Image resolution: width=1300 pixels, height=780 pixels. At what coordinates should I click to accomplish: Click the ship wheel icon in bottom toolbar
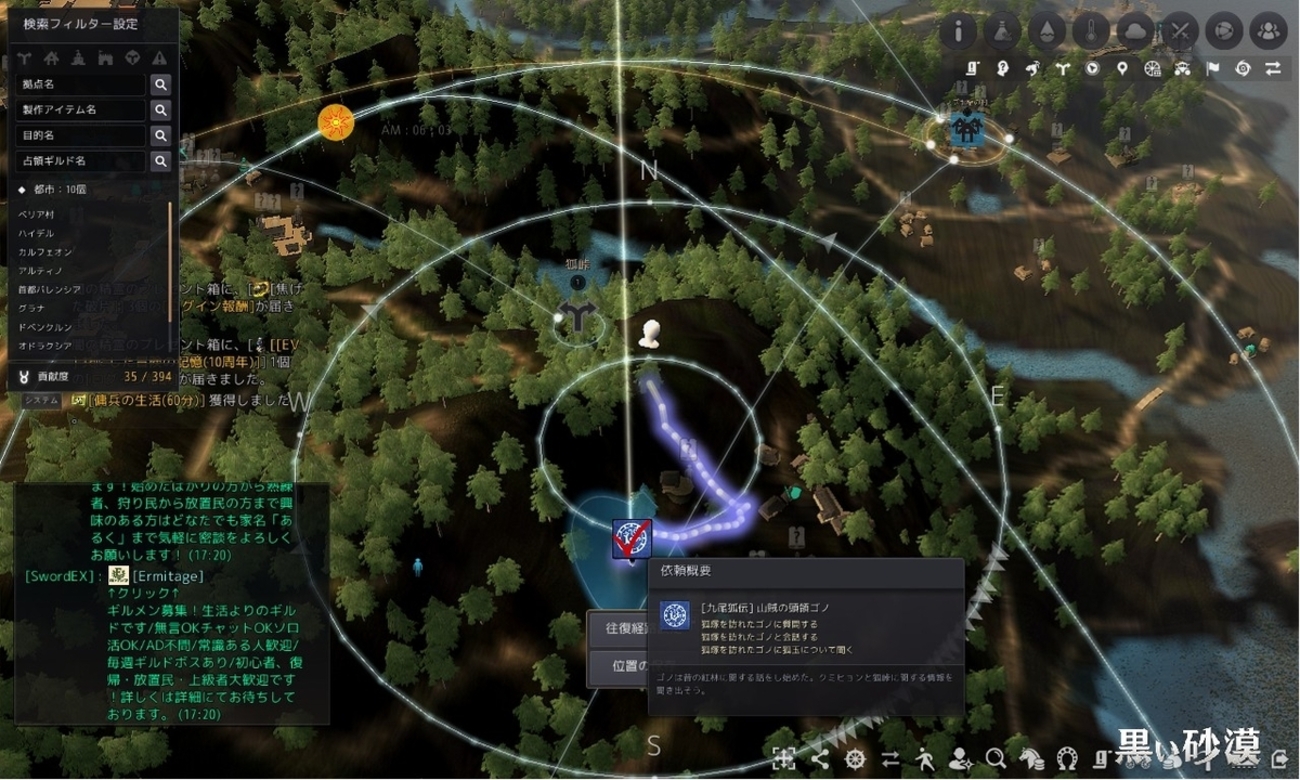pos(854,757)
